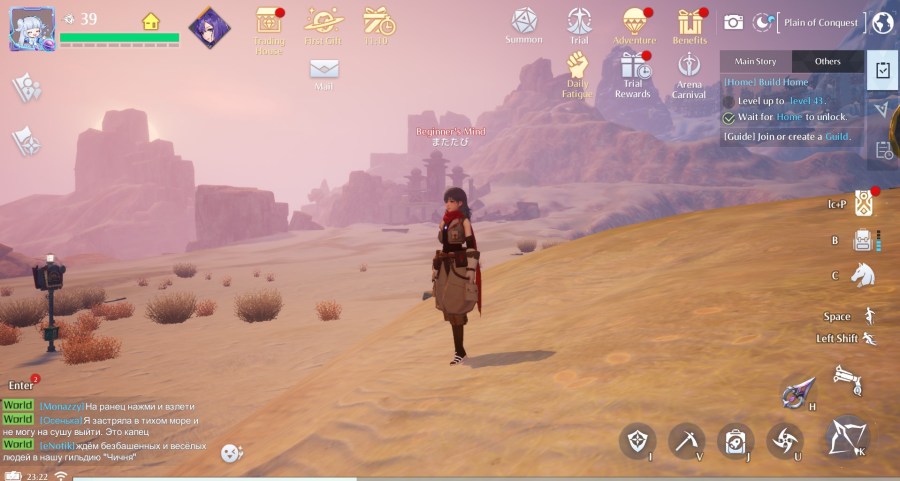900x481 pixels.
Task: Open Arena Carnival
Action: pos(688,66)
